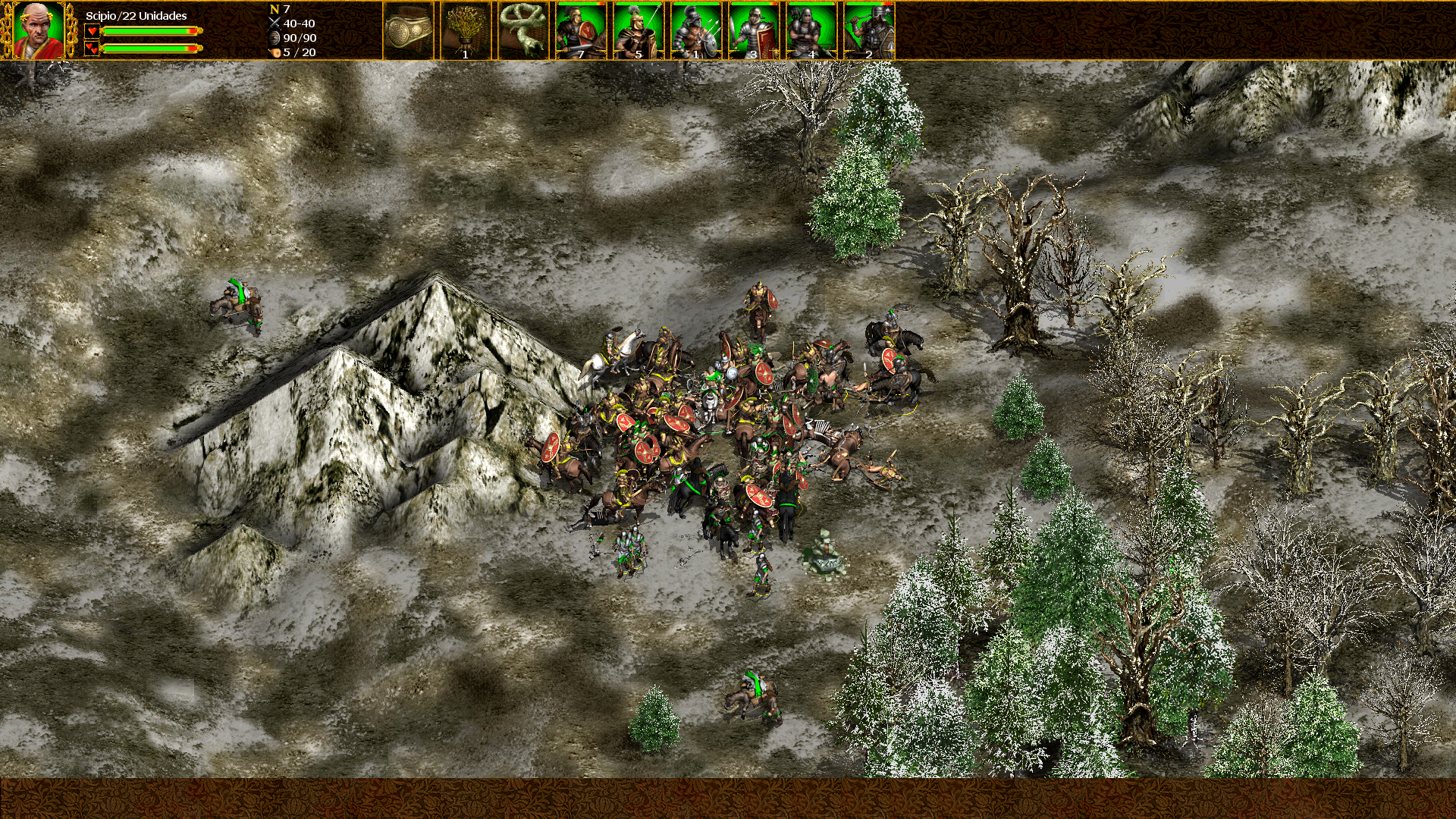Select the snake skin item slot
Image resolution: width=1456 pixels, height=819 pixels.
click(522, 30)
